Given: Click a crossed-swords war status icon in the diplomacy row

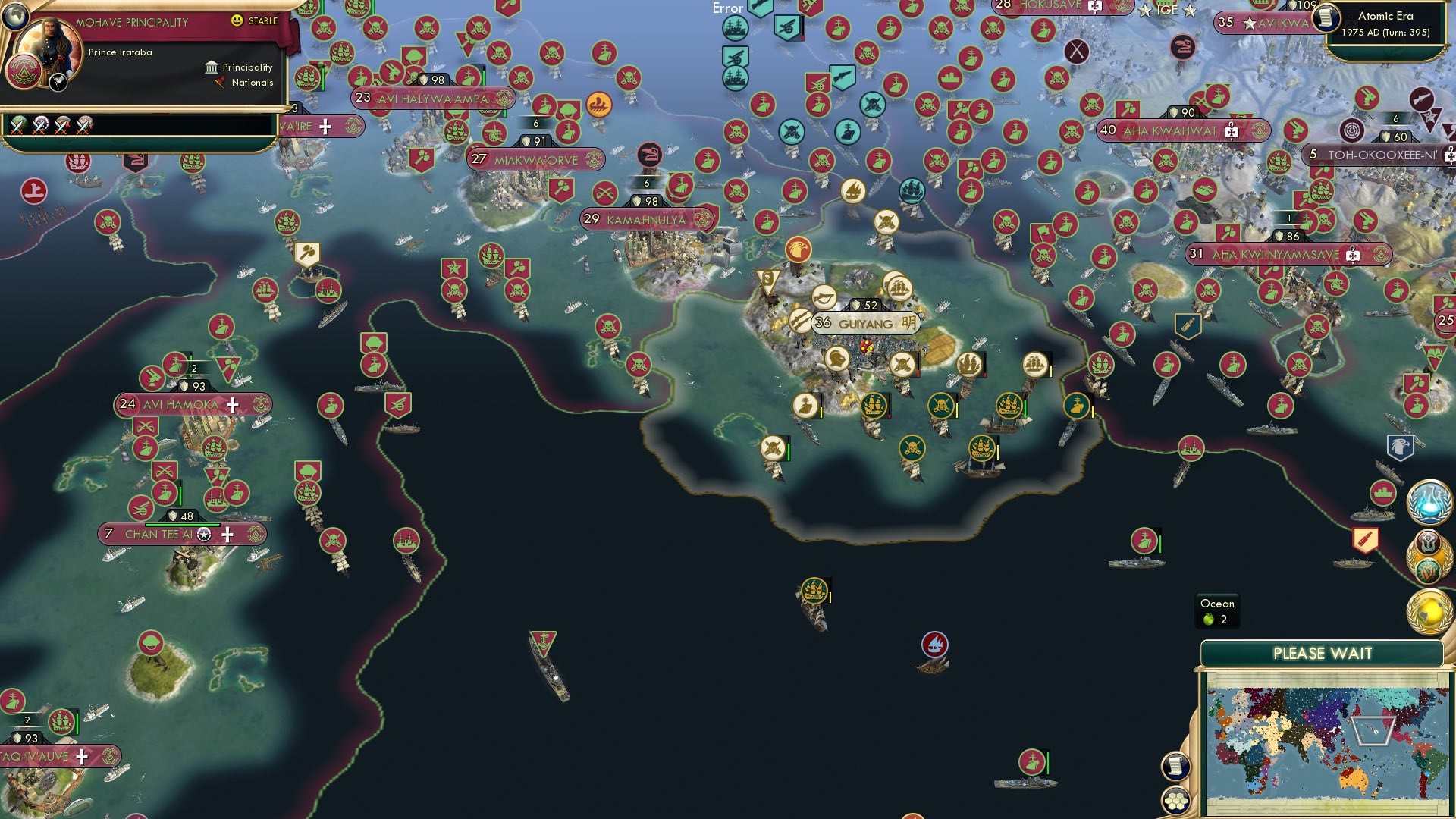Looking at the screenshot, I should tap(19, 126).
